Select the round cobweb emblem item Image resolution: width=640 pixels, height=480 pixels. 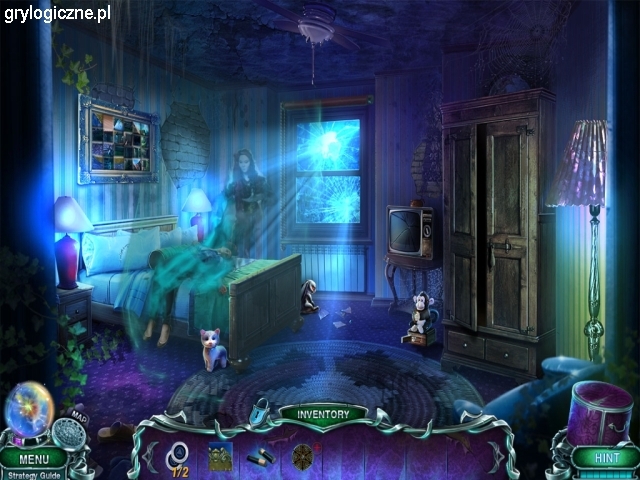[303, 456]
